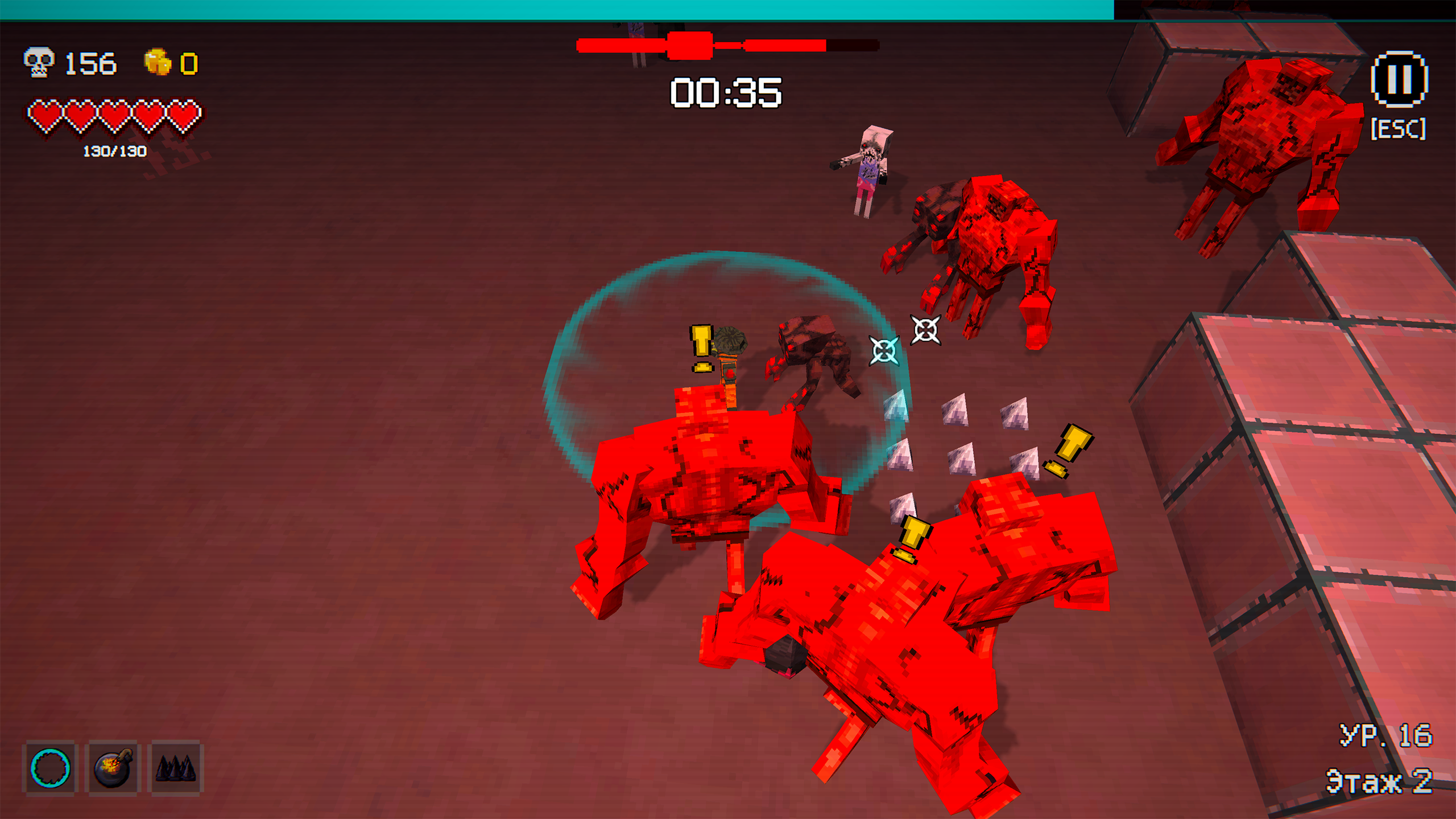Click the first red heart in the health row
The height and width of the screenshot is (819, 1456).
44,115
